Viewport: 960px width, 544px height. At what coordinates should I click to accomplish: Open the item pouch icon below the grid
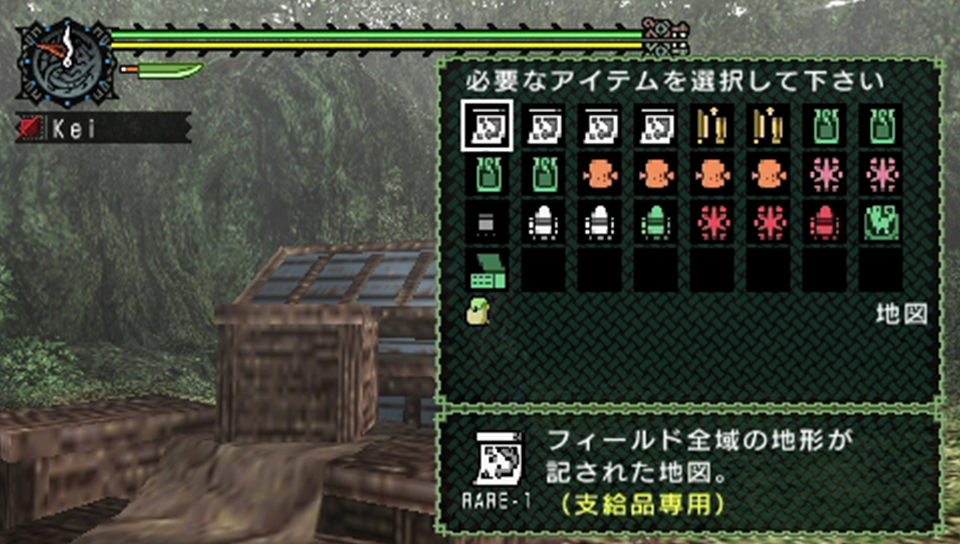(x=476, y=311)
